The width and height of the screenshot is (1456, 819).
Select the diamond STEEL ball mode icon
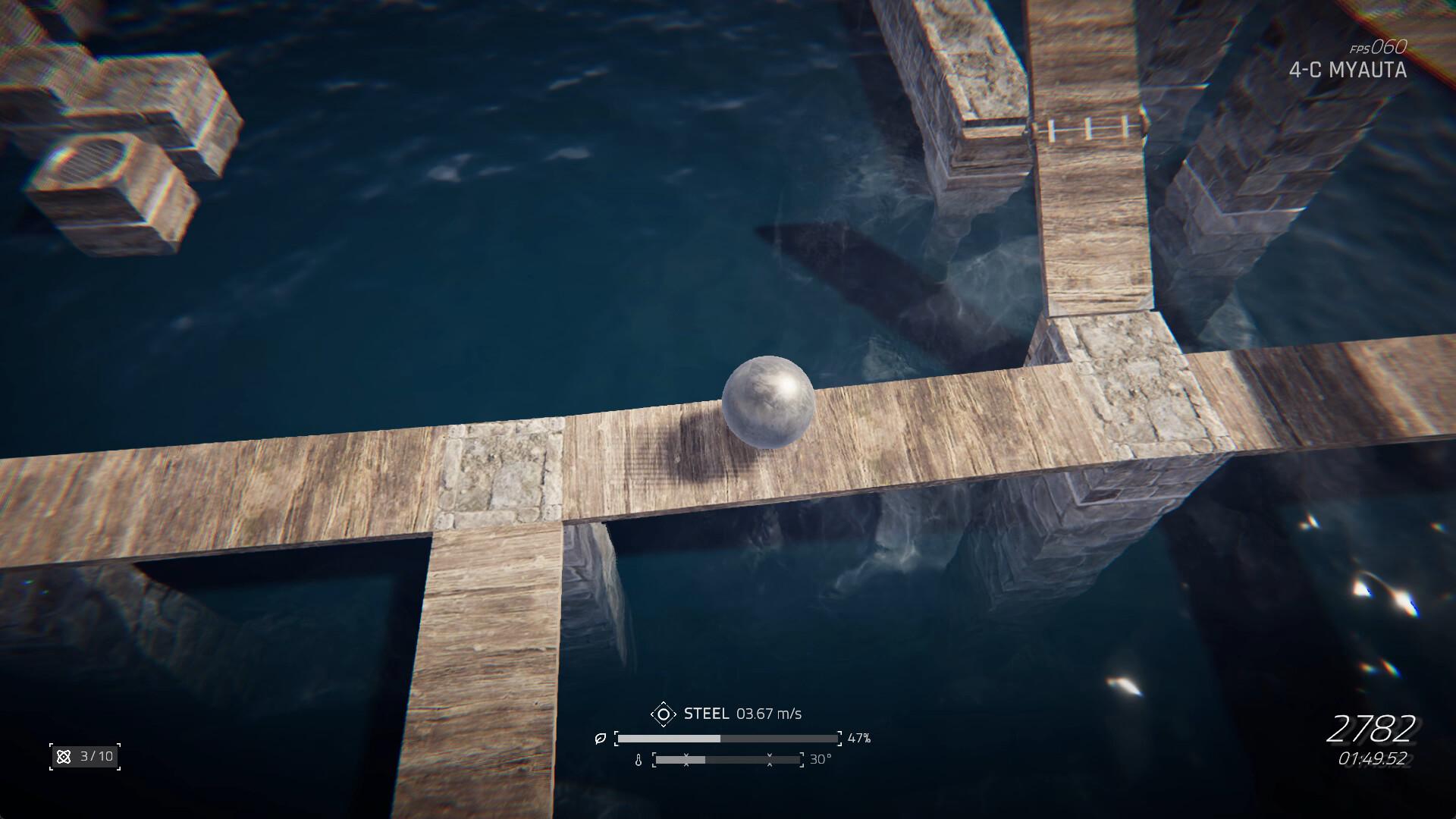664,714
